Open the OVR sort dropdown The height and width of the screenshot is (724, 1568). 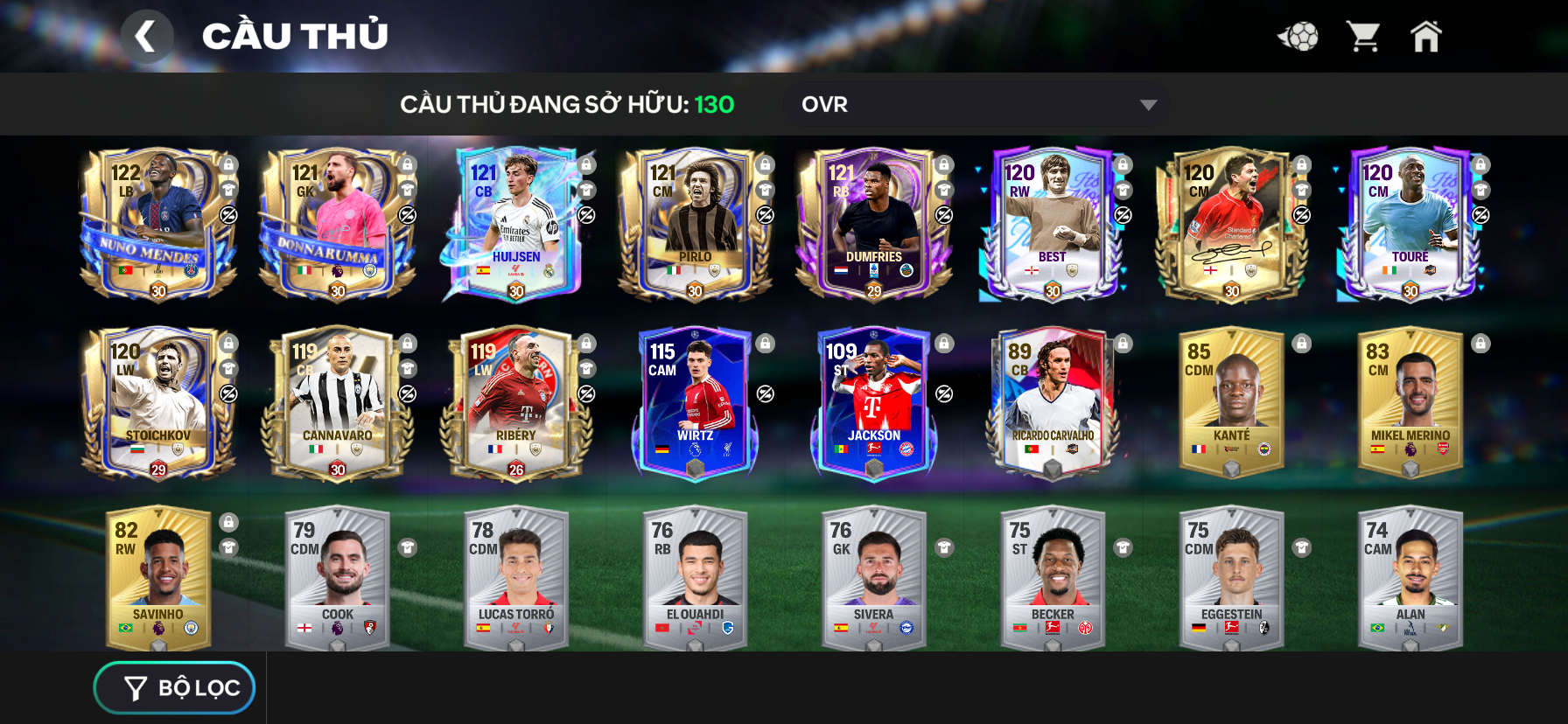(976, 105)
